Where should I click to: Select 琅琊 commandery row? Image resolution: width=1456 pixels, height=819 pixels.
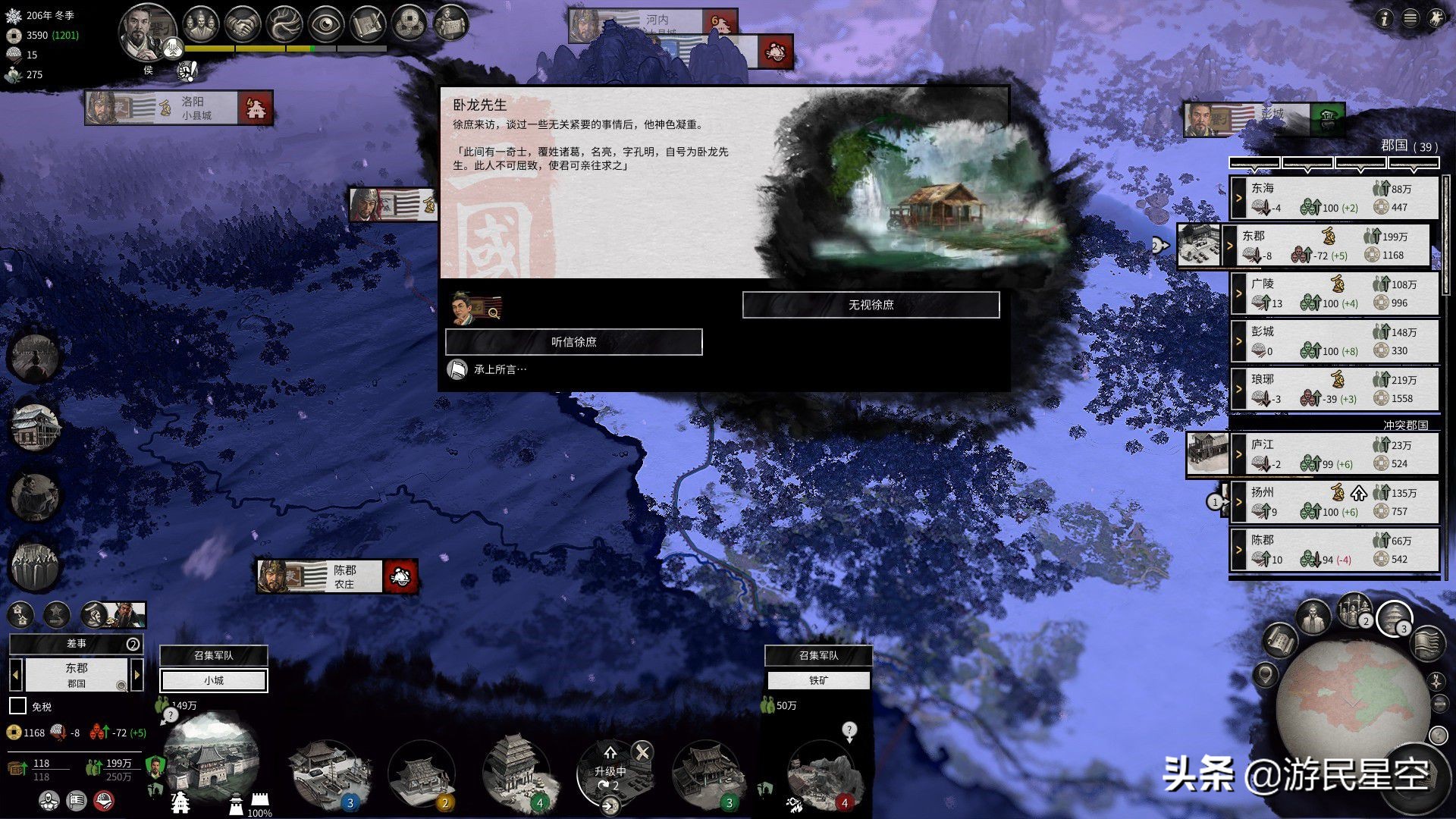1335,389
